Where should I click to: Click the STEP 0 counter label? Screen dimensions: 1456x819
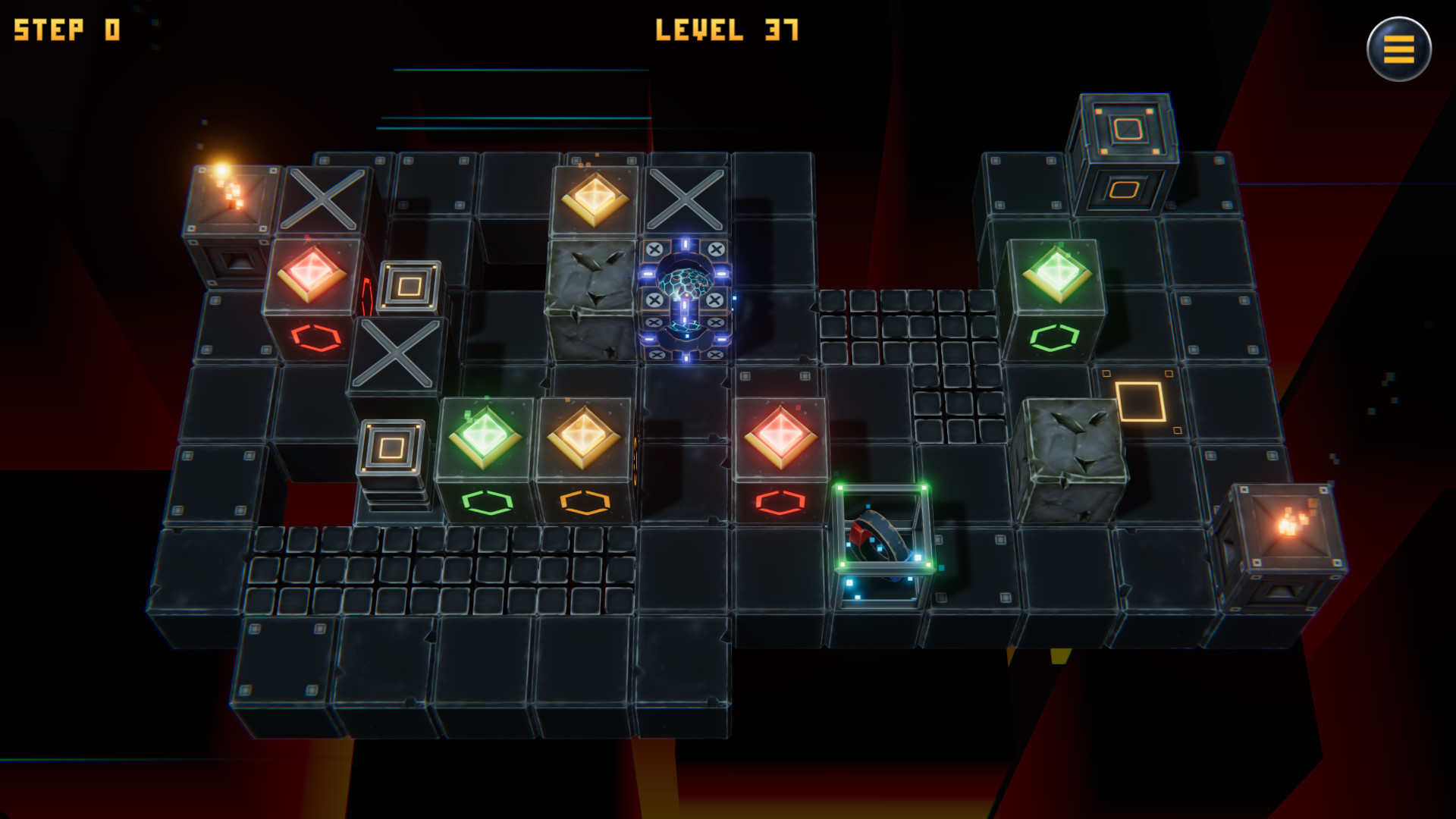[64, 29]
